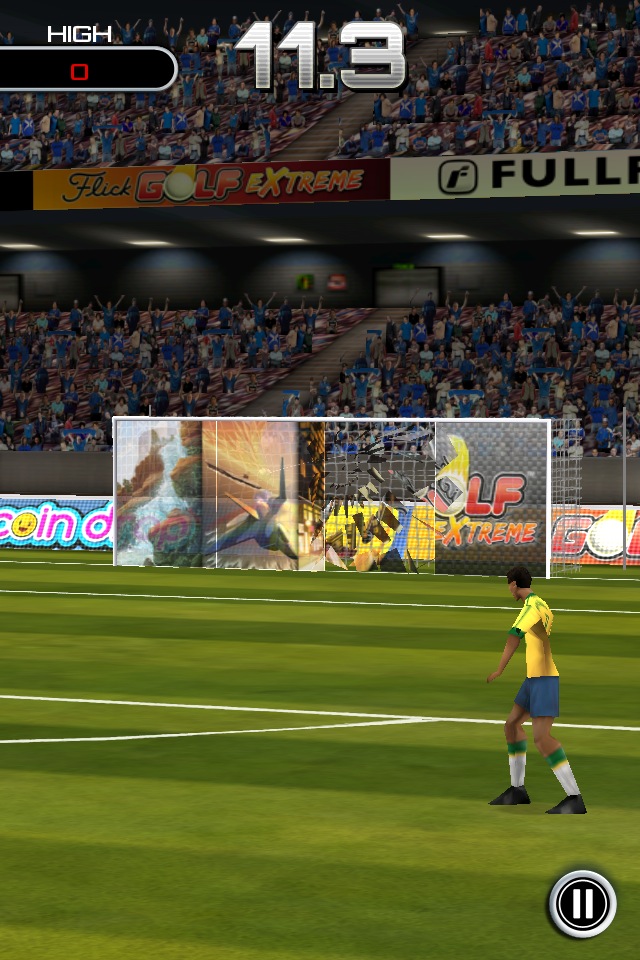Pause the game with the round button

click(x=582, y=904)
